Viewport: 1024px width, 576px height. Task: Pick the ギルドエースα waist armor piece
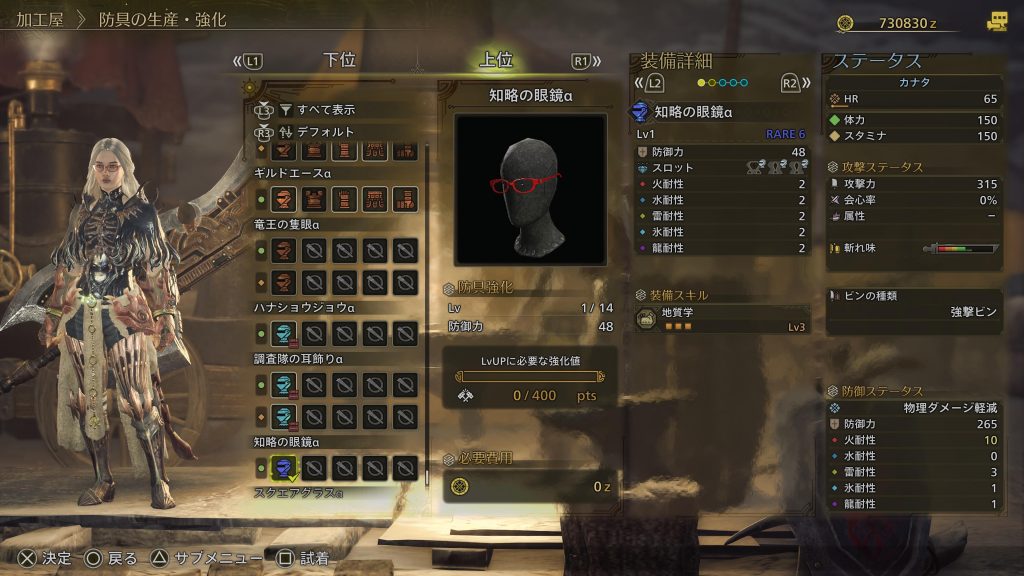pyautogui.click(x=375, y=199)
